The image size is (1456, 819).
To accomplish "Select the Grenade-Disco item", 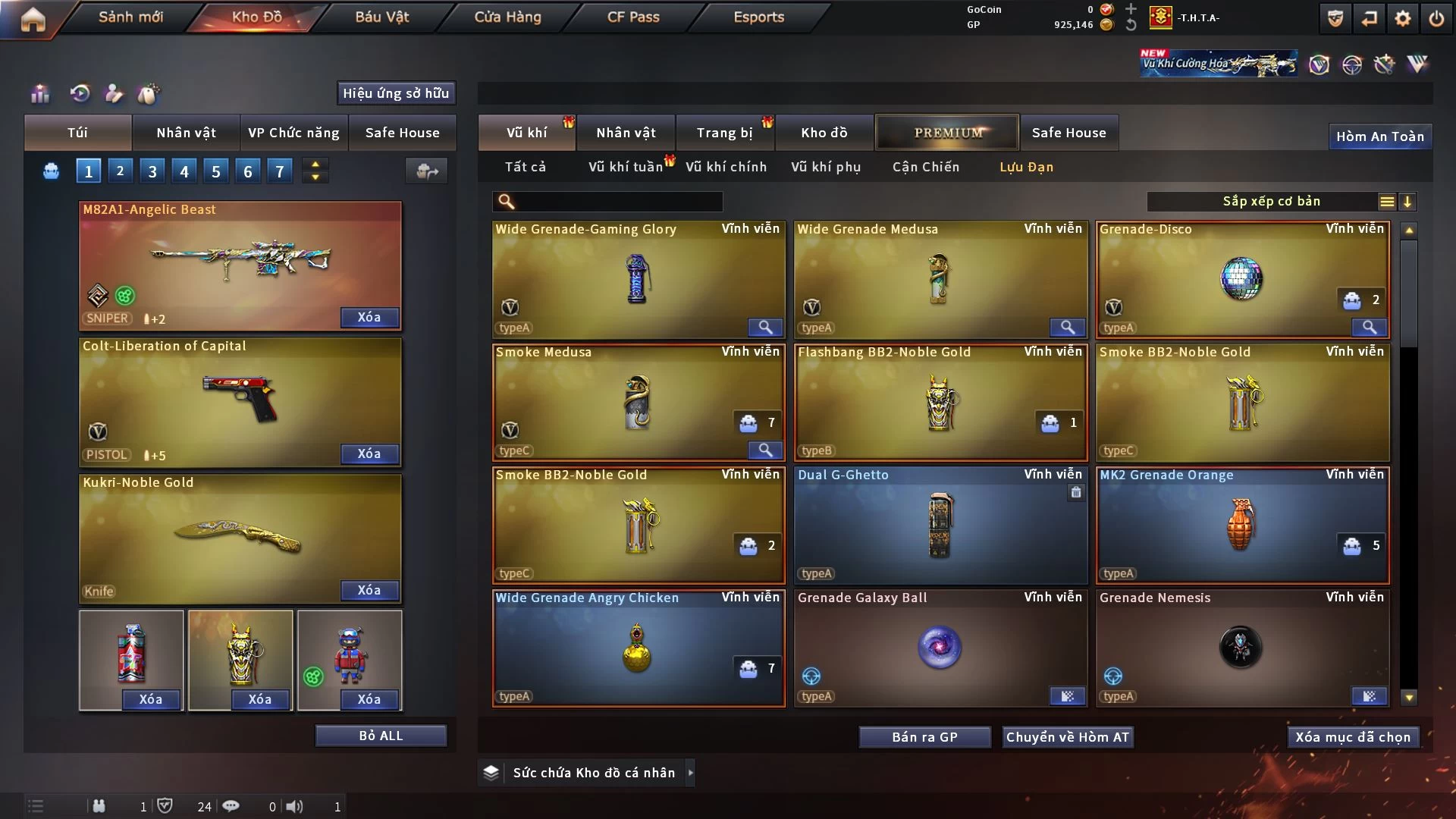I will [1241, 279].
